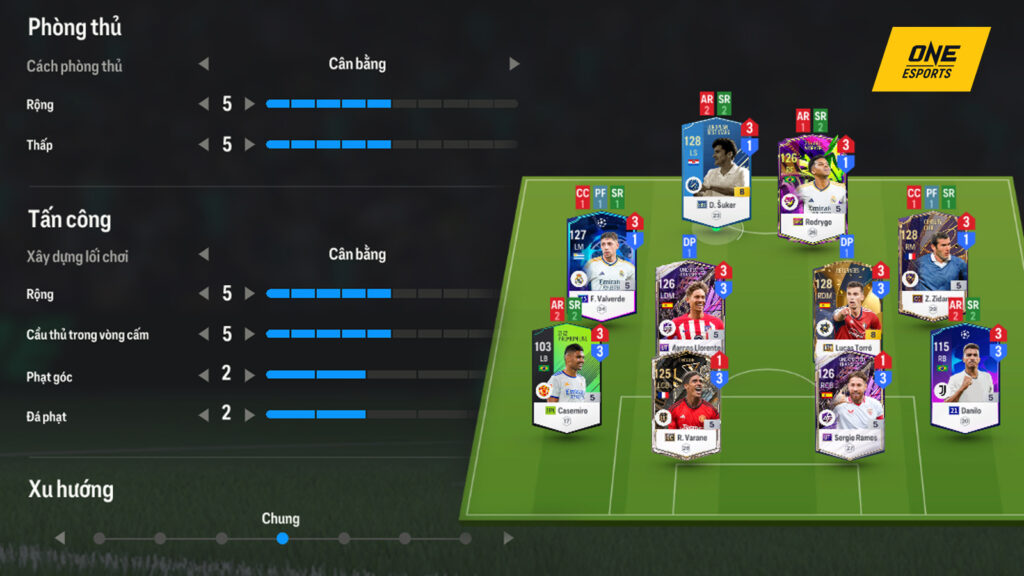Select the D. Šuker player card

coord(716,172)
